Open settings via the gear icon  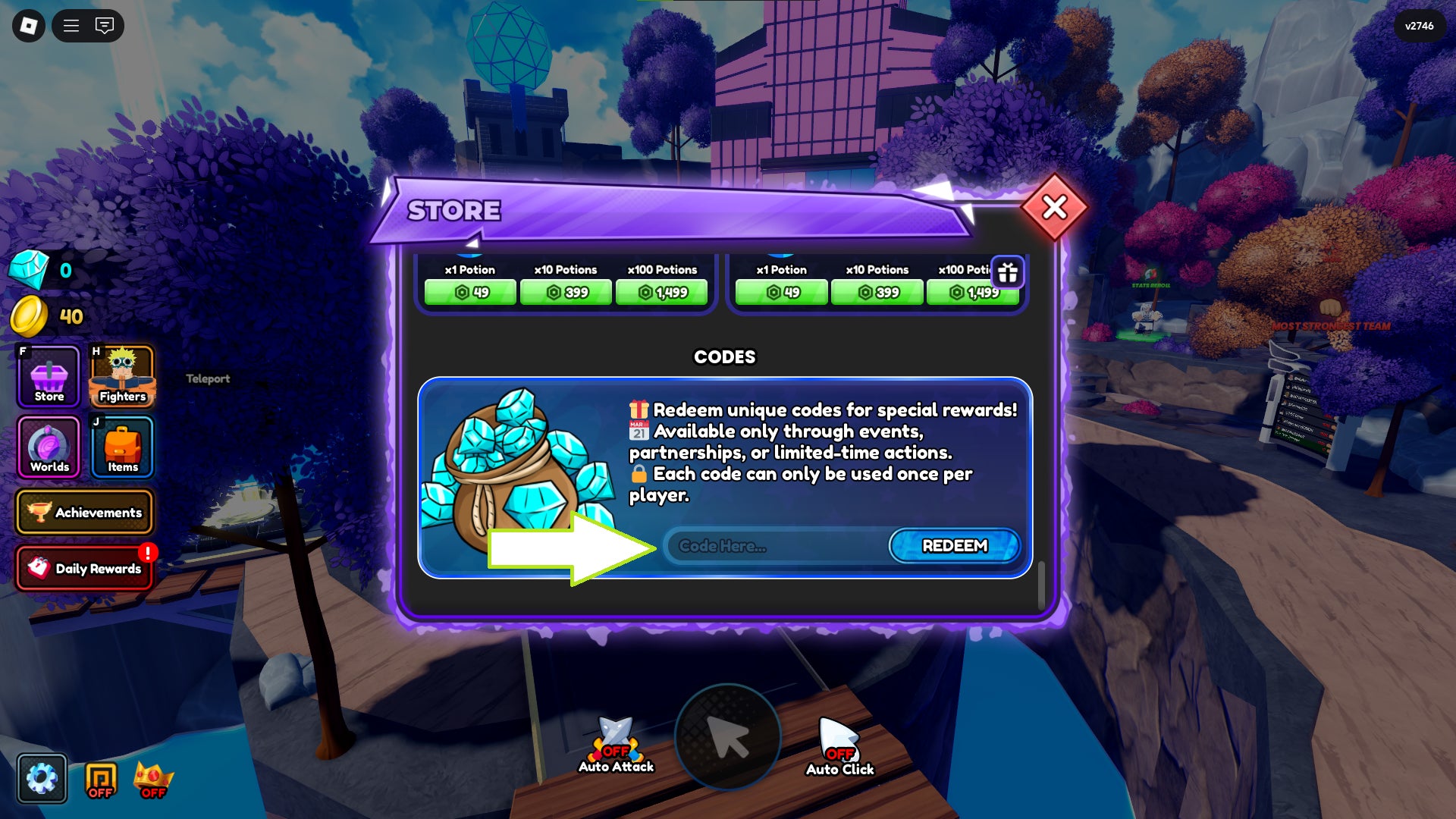pos(42,777)
